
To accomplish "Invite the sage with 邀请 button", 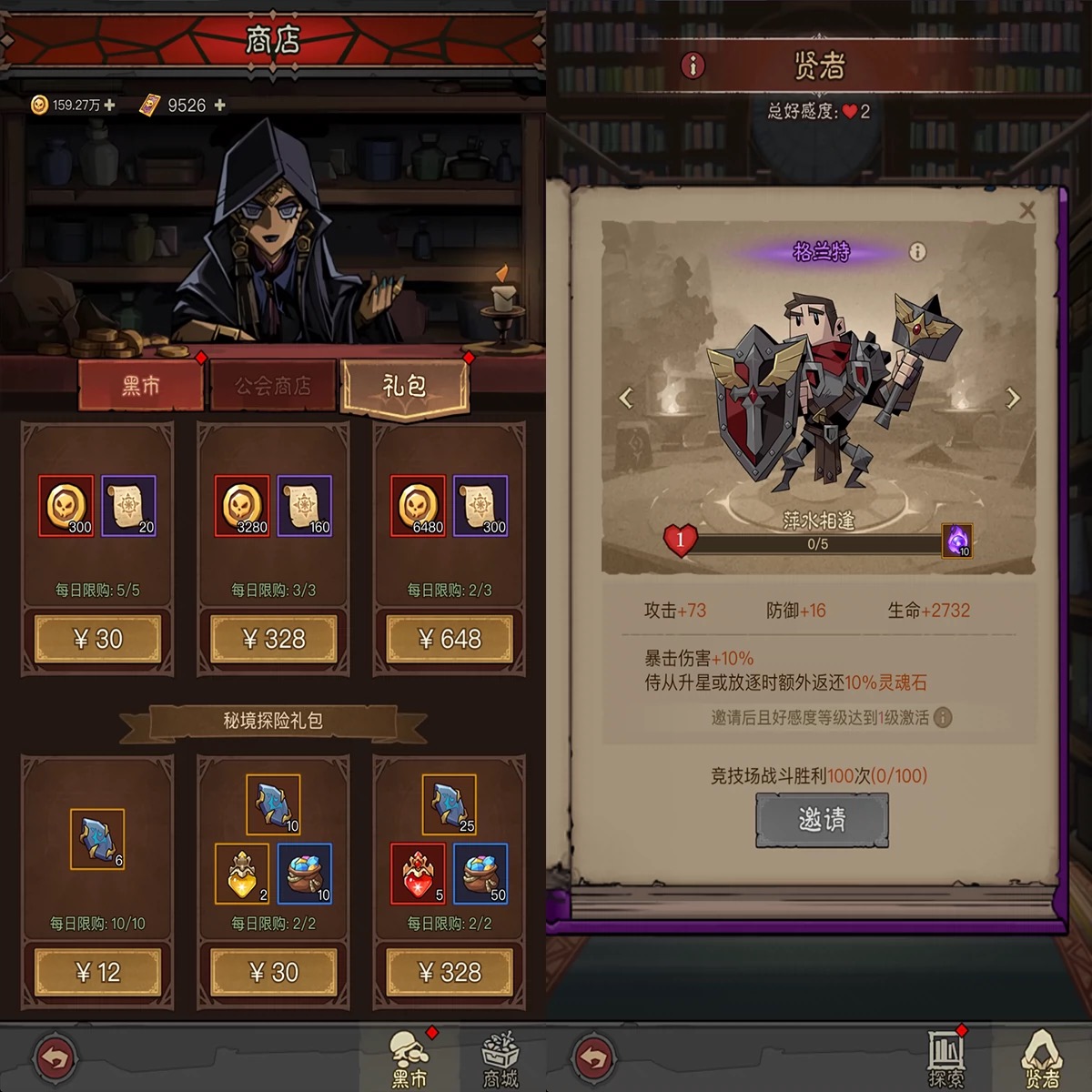I will (822, 820).
